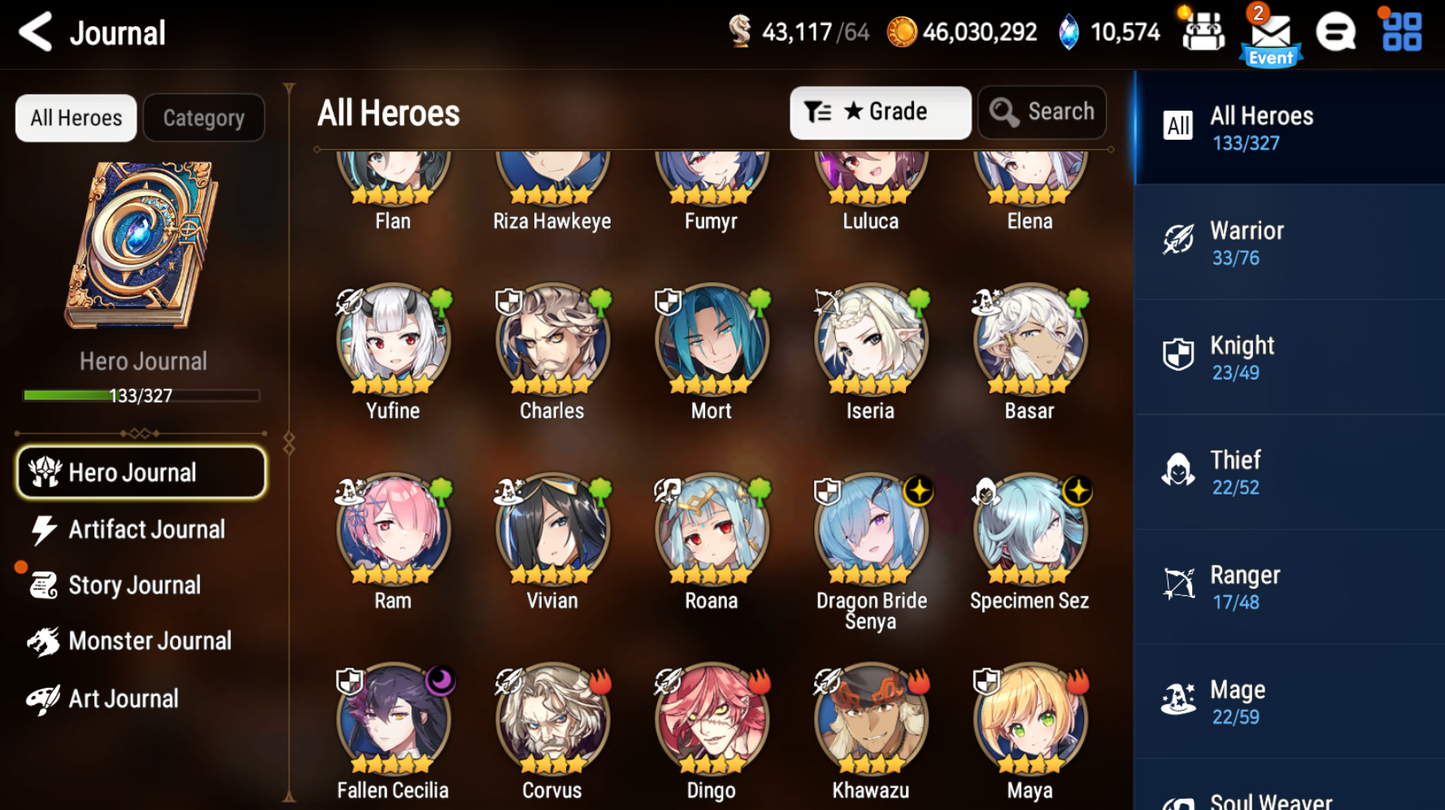Switch to the Category view
This screenshot has height=810, width=1445.
point(203,117)
